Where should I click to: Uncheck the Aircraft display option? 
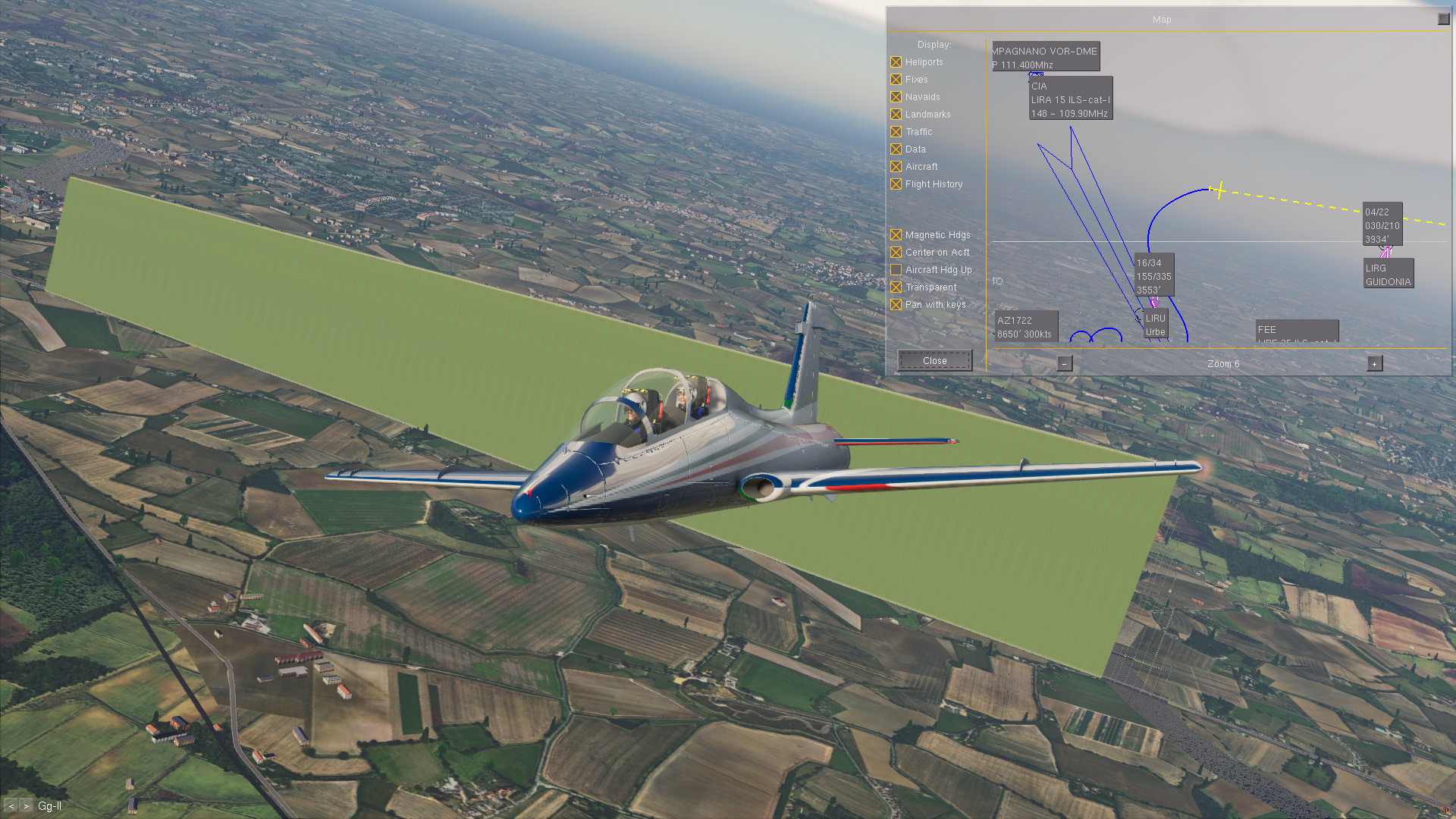click(896, 167)
